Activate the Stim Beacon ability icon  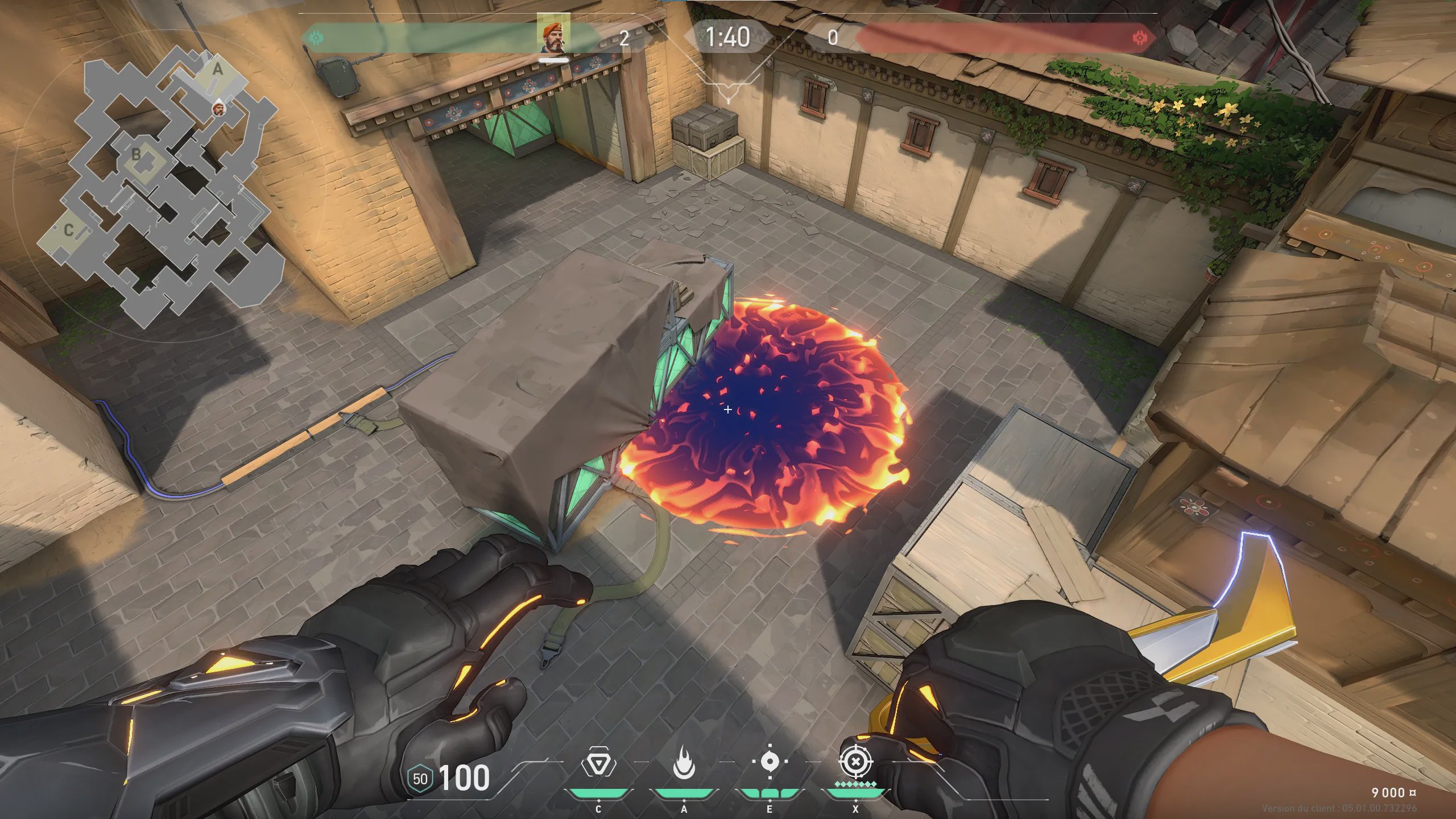point(598,763)
